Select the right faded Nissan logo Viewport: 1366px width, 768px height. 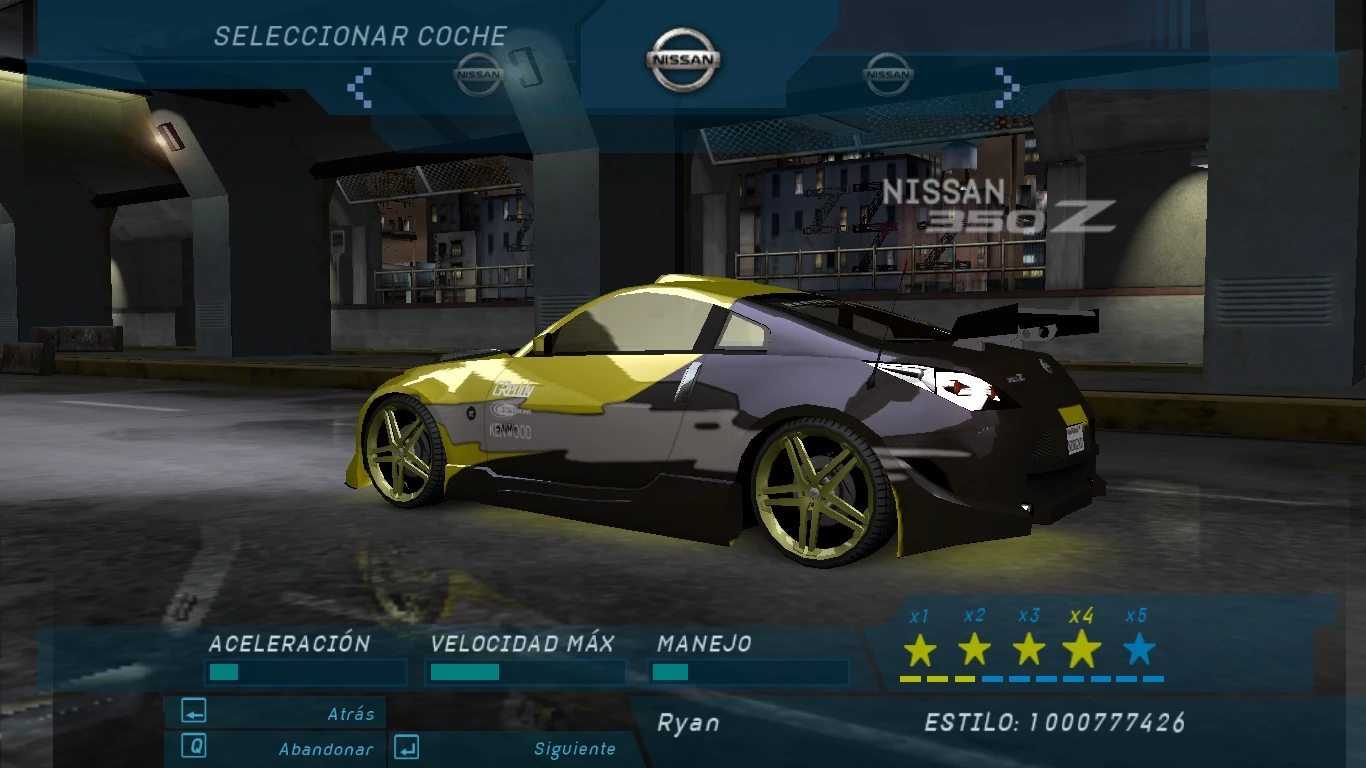click(888, 74)
